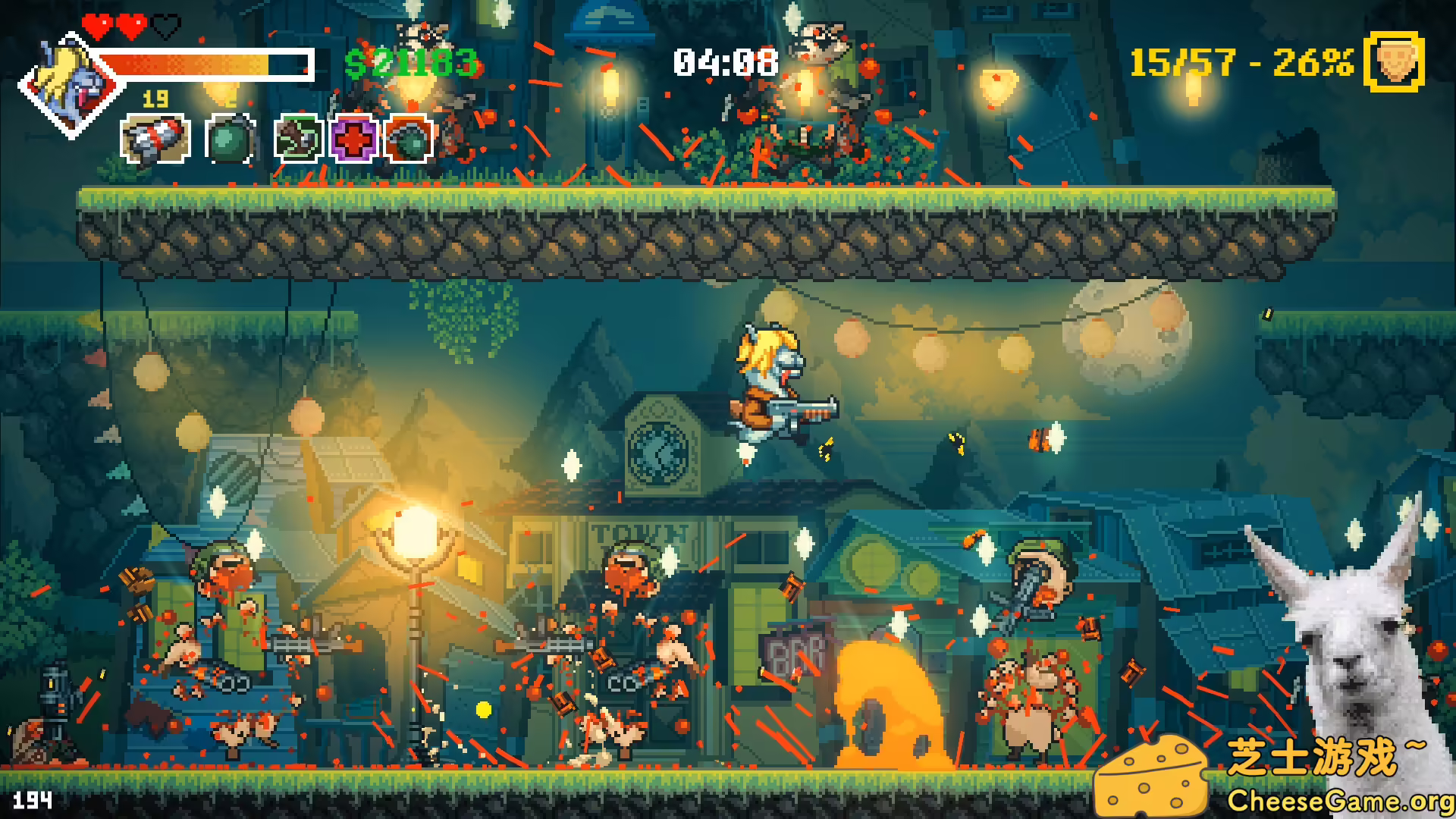Activate the orange-framed grenade perk icon
This screenshot has width=1456, height=819.
tap(409, 140)
